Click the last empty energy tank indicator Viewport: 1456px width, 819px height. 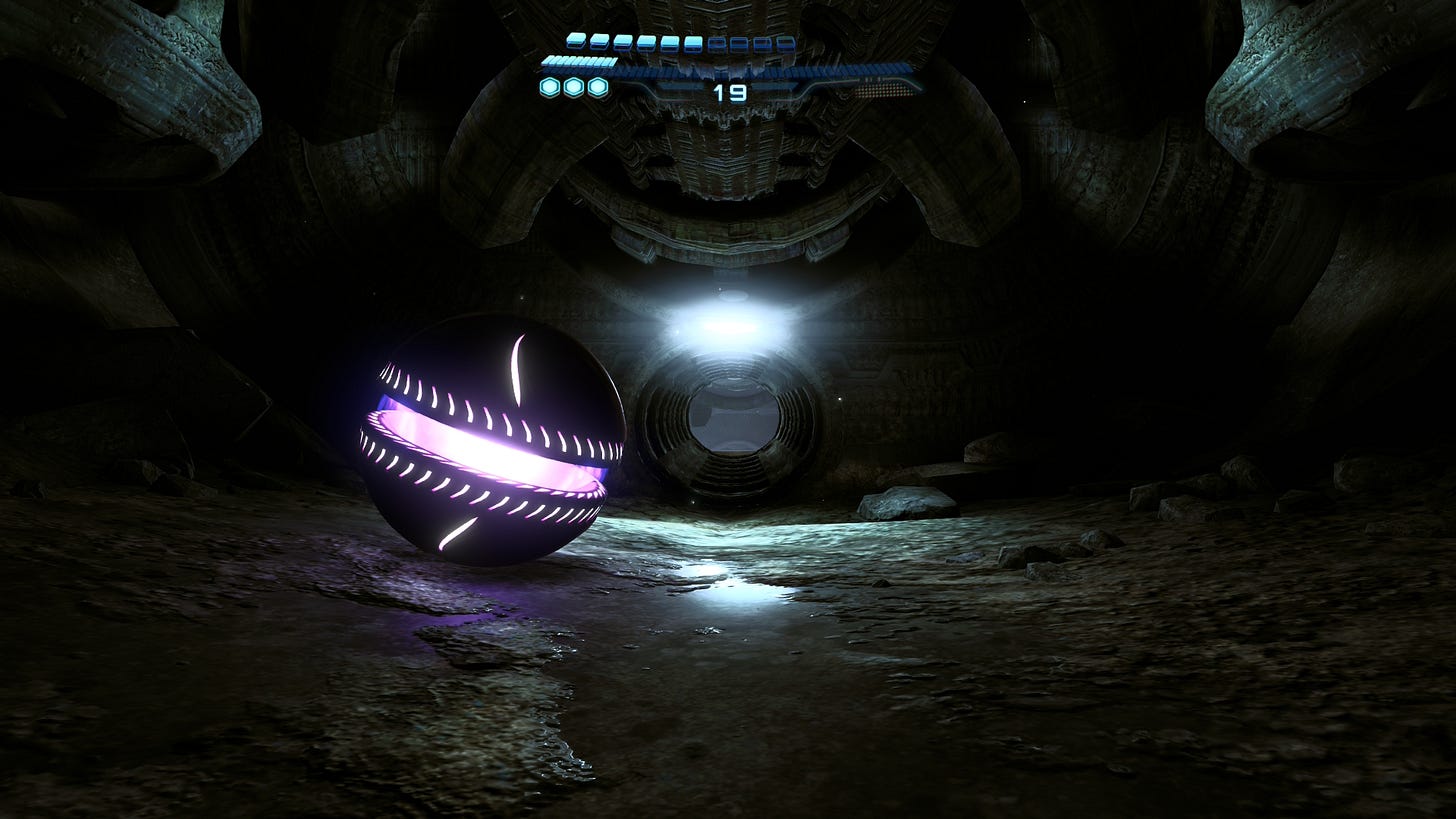tap(785, 41)
